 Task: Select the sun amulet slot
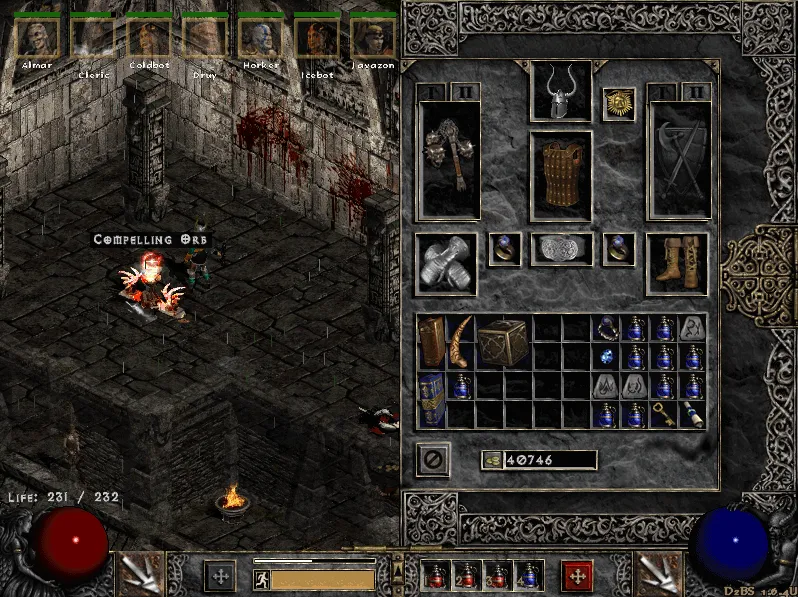coord(619,104)
